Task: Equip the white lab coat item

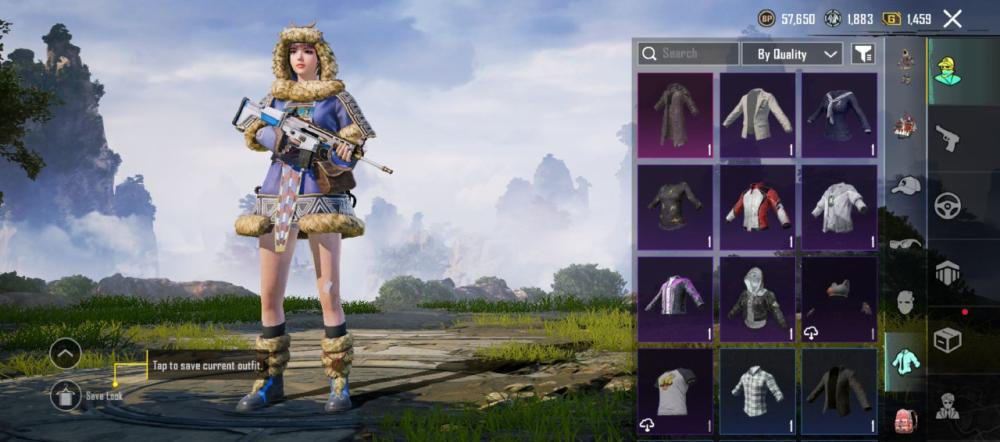Action: click(839, 207)
